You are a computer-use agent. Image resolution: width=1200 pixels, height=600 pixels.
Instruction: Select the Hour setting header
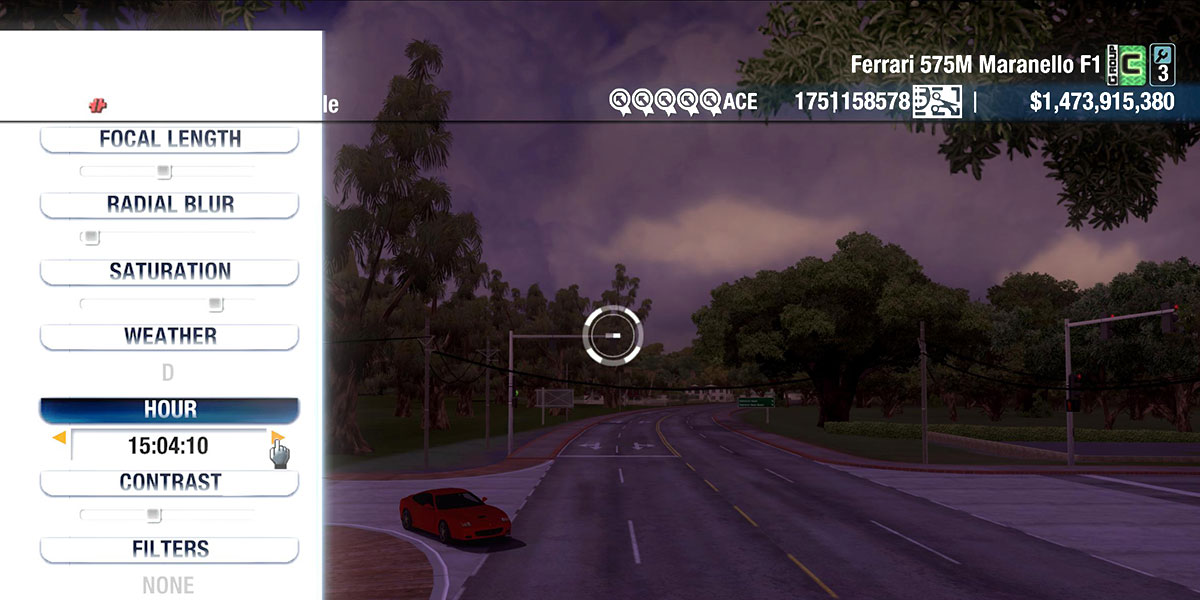169,410
